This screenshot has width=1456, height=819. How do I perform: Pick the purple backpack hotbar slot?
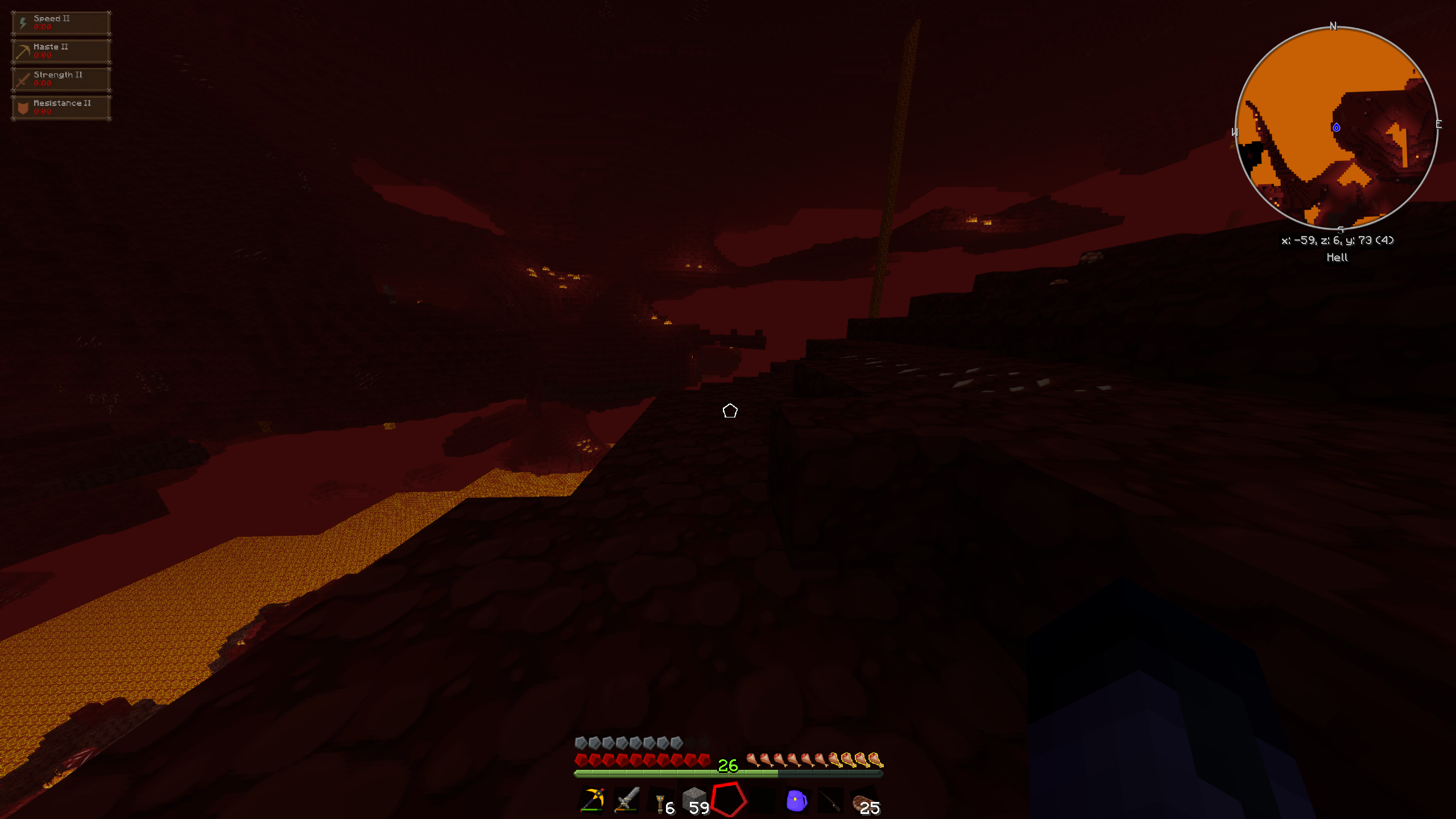coord(796,801)
